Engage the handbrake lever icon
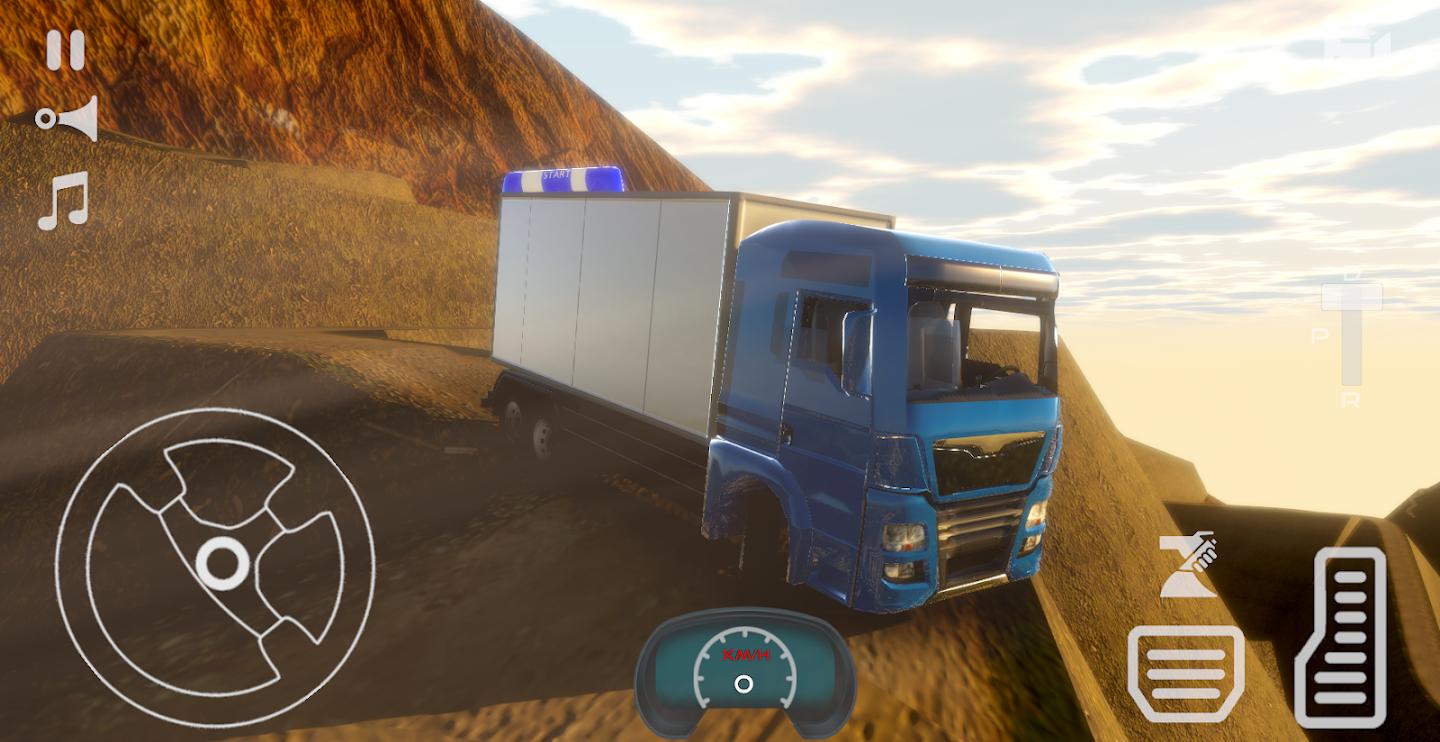 1187,565
